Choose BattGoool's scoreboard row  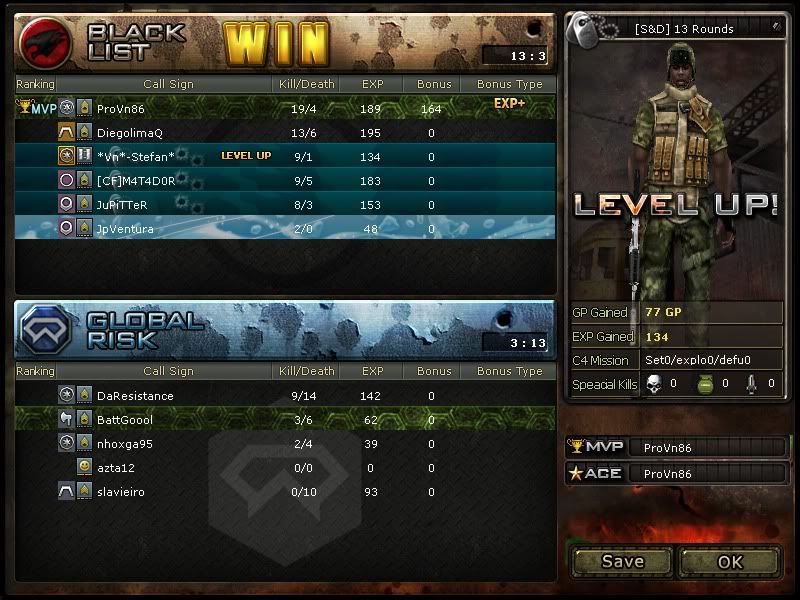(x=285, y=419)
